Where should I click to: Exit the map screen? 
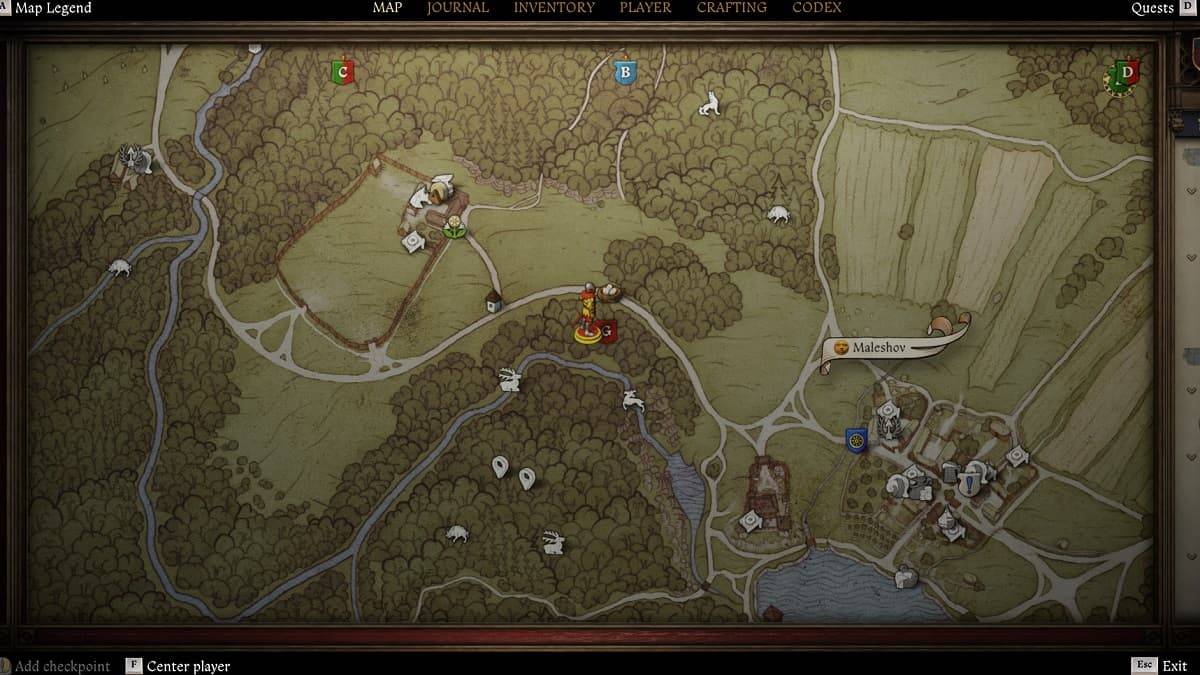1174,666
